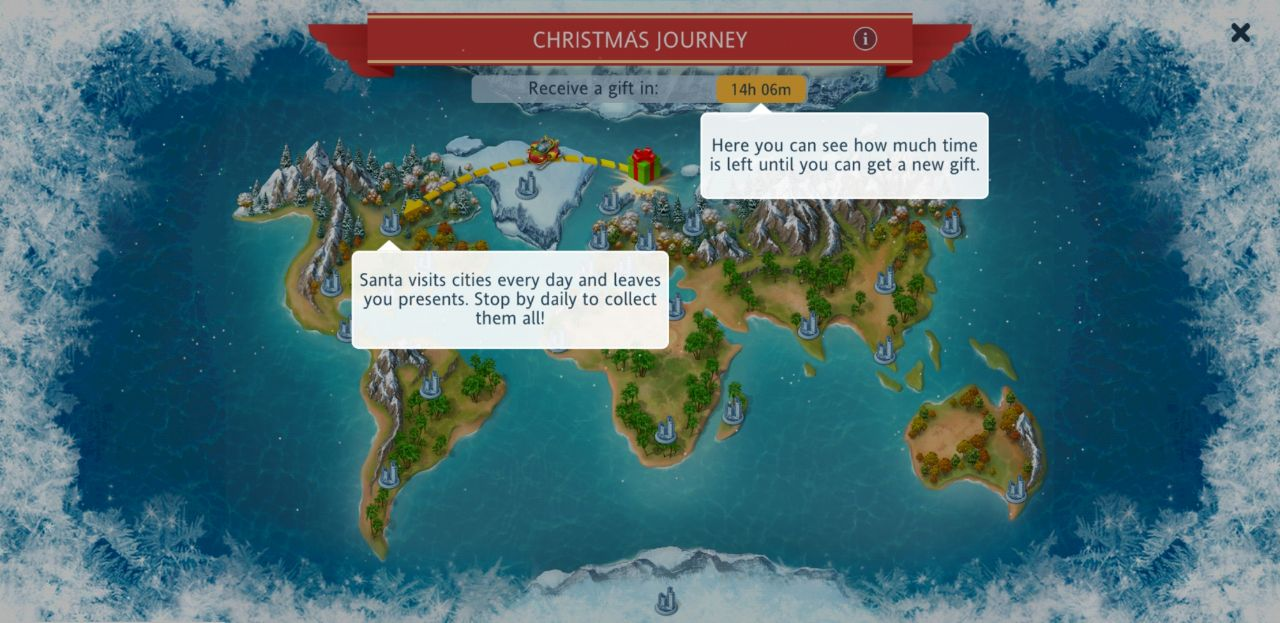
Task: Click the city marker in Australia
Action: 1016,488
